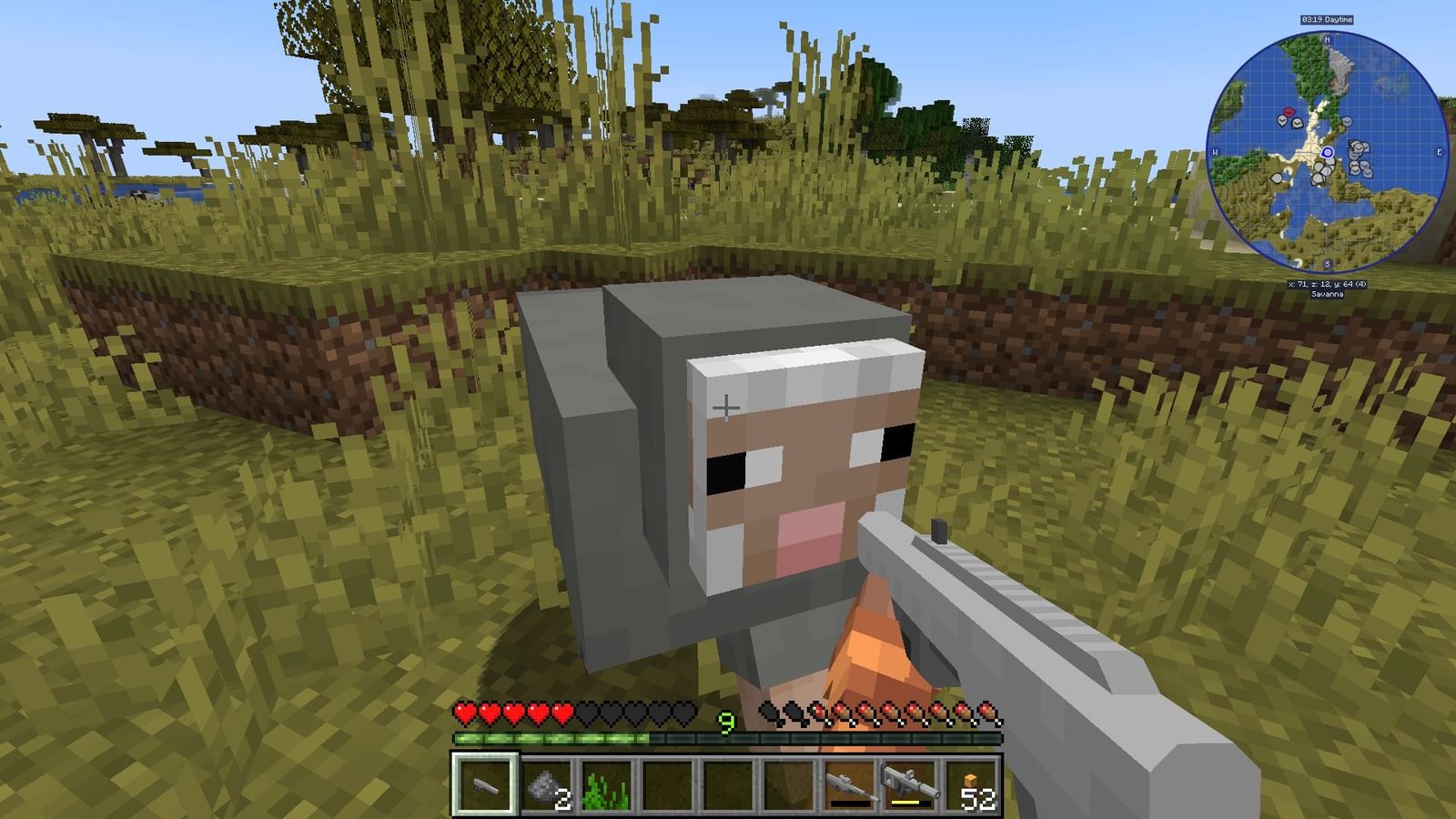The image size is (1456, 819).
Task: Click the Savanna biome label below the minimap
Action: (1327, 294)
